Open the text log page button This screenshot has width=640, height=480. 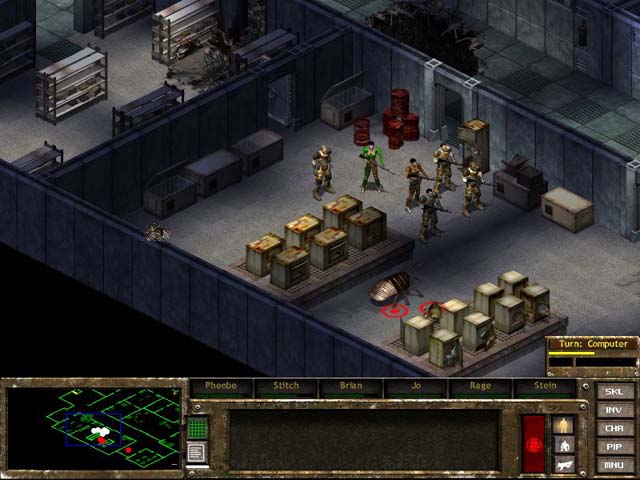coord(197,453)
